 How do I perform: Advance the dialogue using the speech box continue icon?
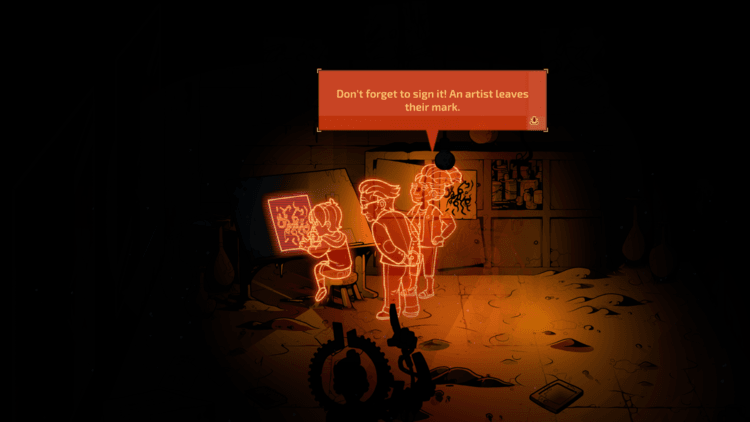click(x=535, y=121)
